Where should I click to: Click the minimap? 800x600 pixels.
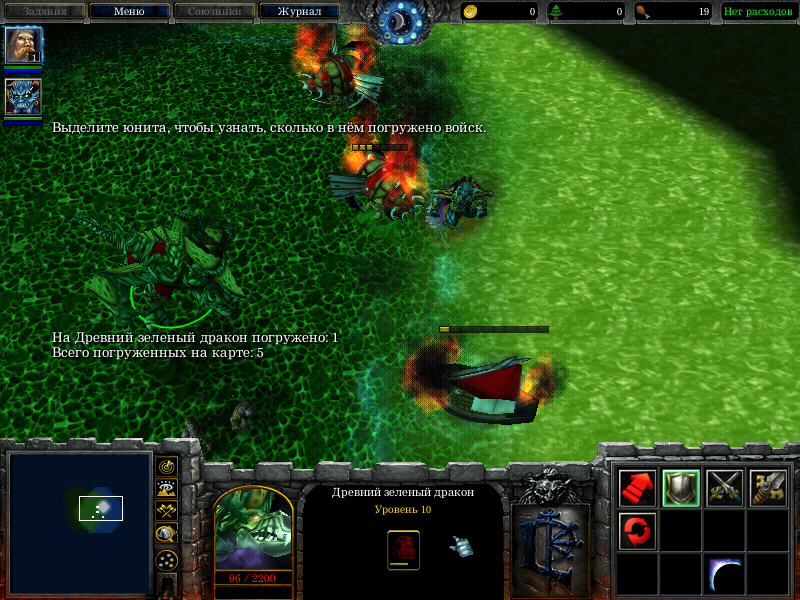click(79, 521)
